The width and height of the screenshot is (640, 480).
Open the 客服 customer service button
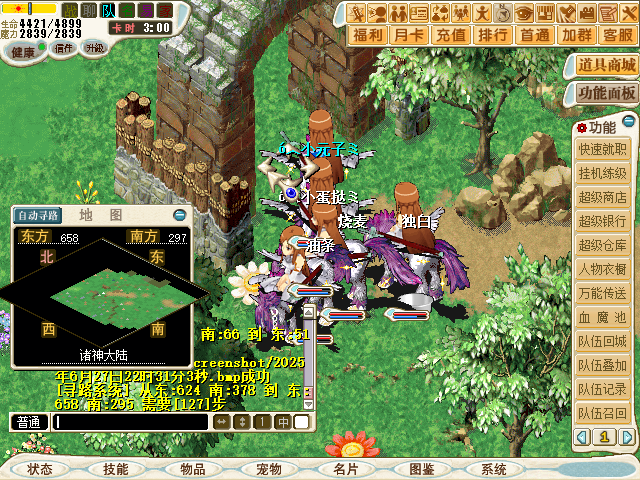617,35
